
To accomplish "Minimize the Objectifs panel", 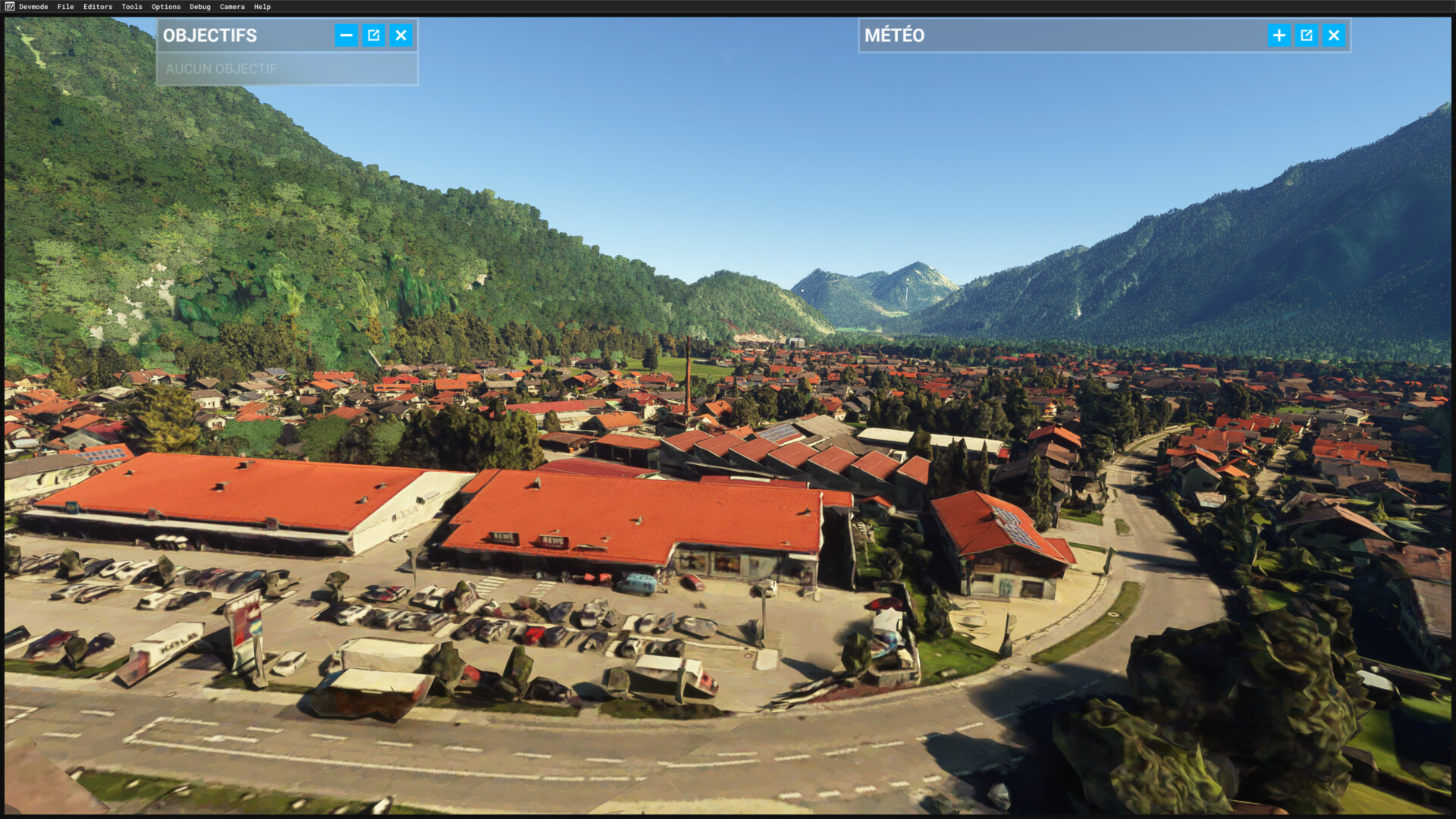I will point(346,36).
